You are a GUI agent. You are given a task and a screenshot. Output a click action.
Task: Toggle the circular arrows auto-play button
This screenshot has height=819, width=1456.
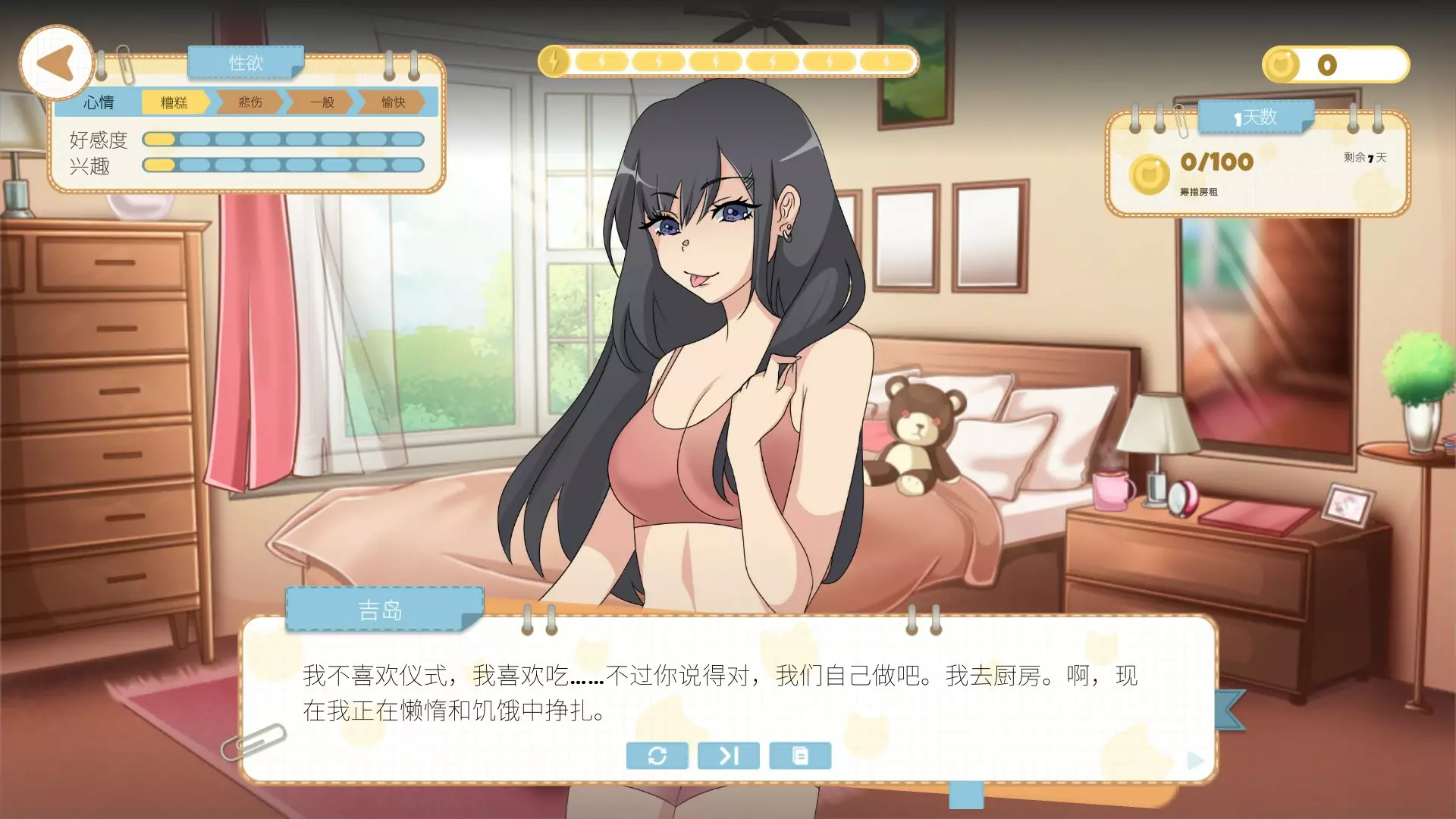pyautogui.click(x=657, y=755)
